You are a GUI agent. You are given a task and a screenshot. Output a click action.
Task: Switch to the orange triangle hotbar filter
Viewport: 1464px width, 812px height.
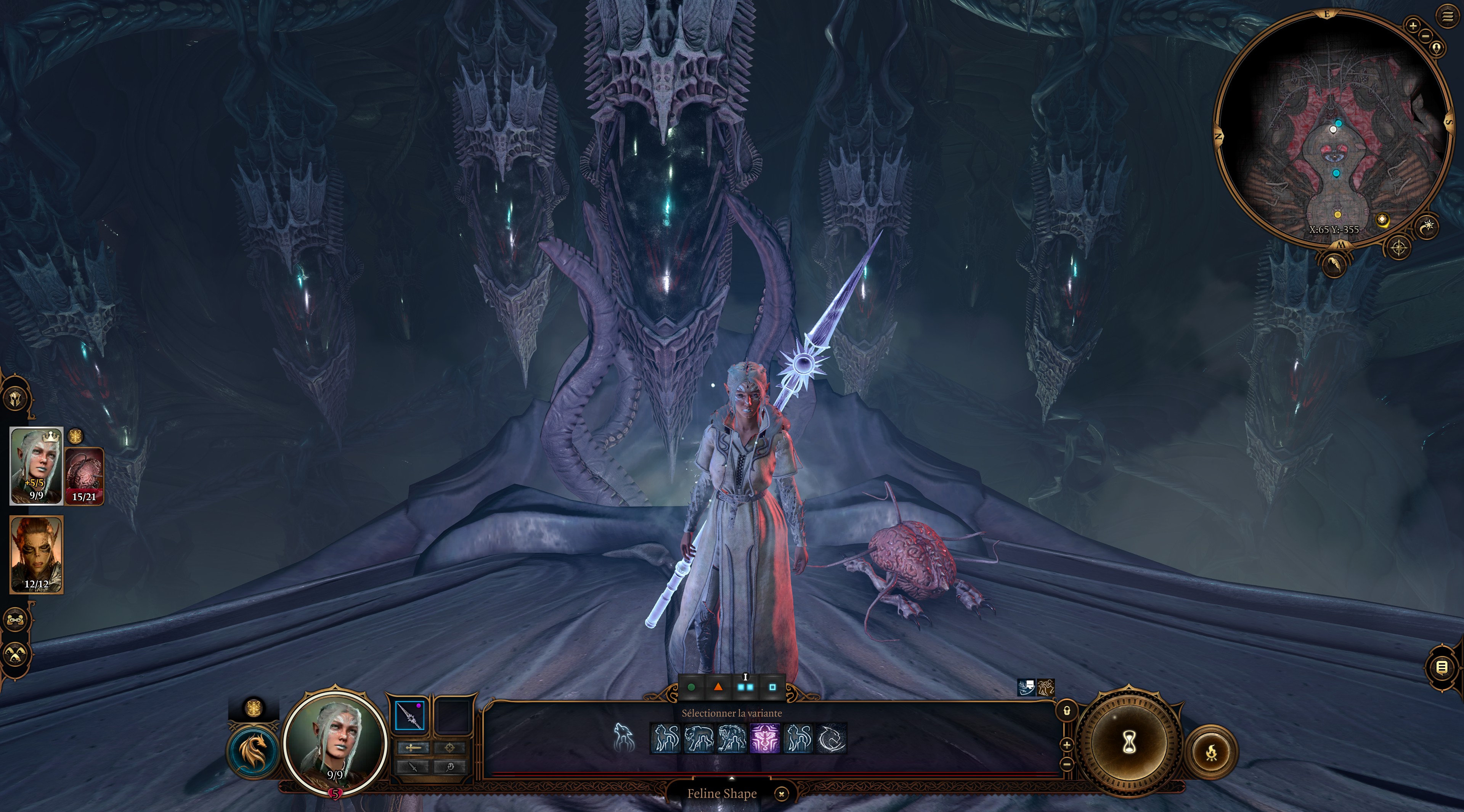coord(718,687)
